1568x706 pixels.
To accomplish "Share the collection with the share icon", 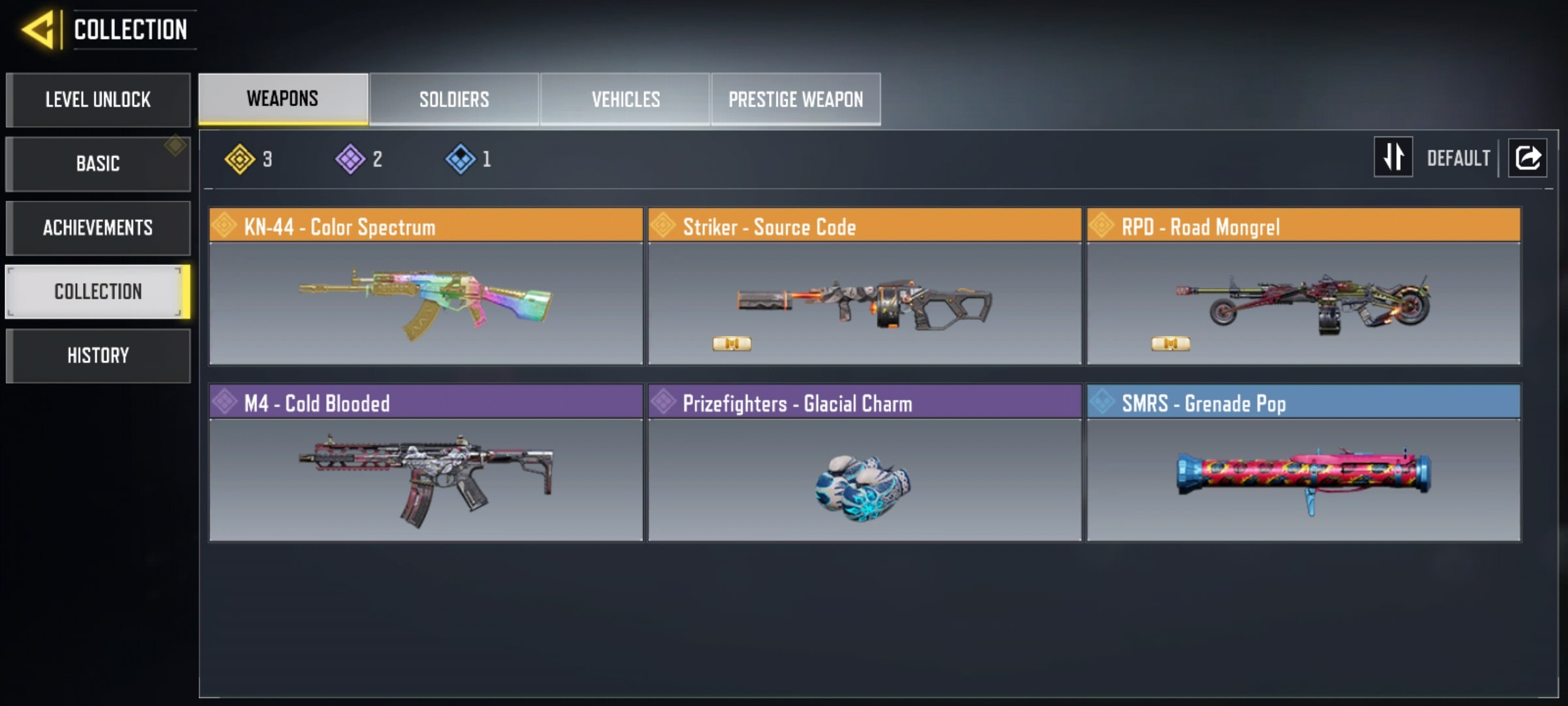I will click(x=1527, y=158).
